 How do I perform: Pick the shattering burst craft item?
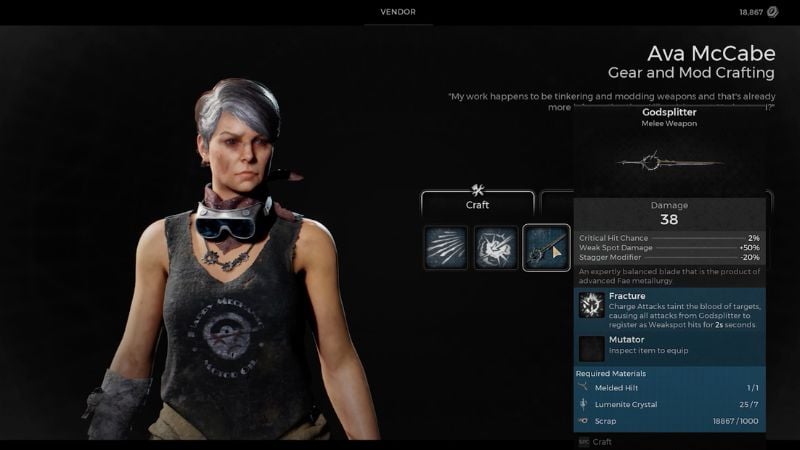[495, 248]
